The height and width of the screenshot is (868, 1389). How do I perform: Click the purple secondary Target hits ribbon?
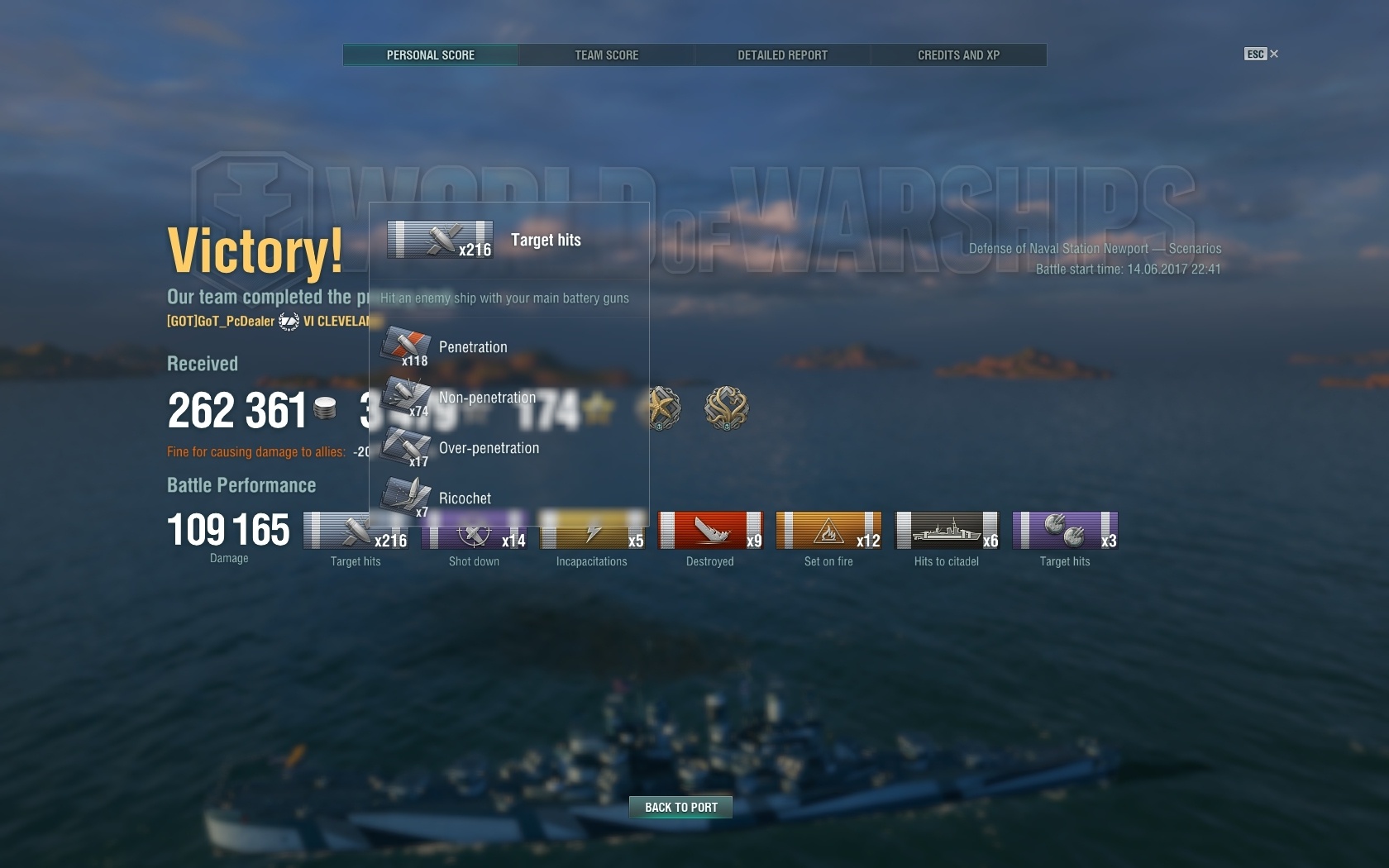[x=1065, y=531]
